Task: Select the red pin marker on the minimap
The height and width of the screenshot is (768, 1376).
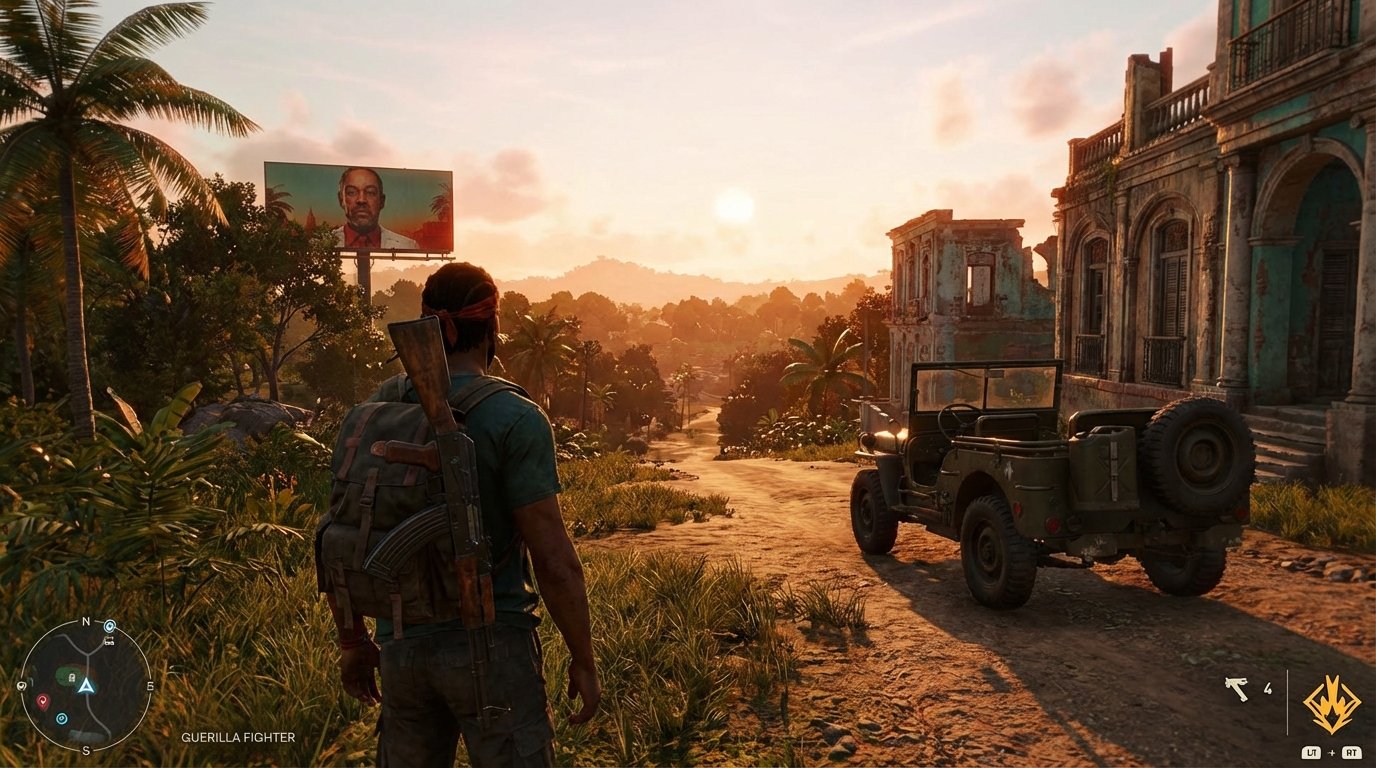Action: point(43,701)
